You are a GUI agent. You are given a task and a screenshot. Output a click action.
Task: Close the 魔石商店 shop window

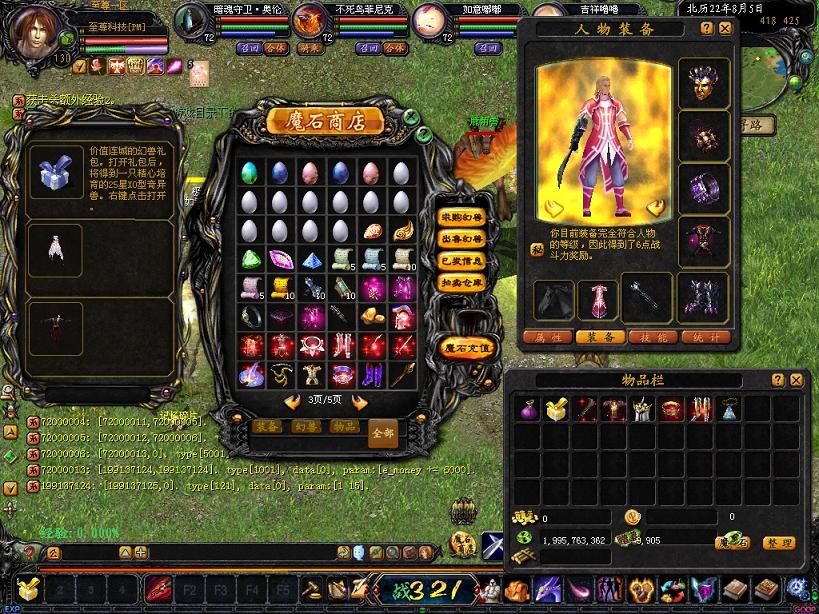pos(410,116)
